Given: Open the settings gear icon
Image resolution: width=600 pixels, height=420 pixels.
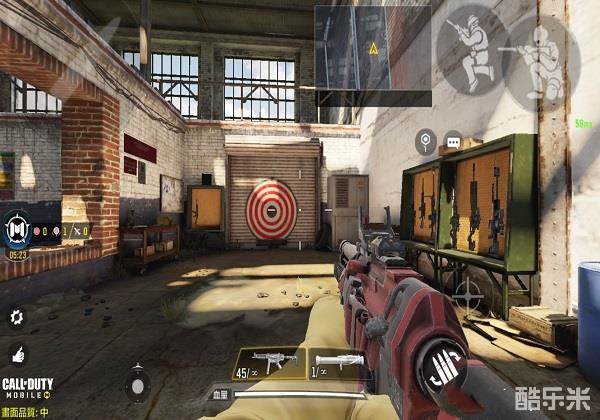Looking at the screenshot, I should pyautogui.click(x=16, y=318).
